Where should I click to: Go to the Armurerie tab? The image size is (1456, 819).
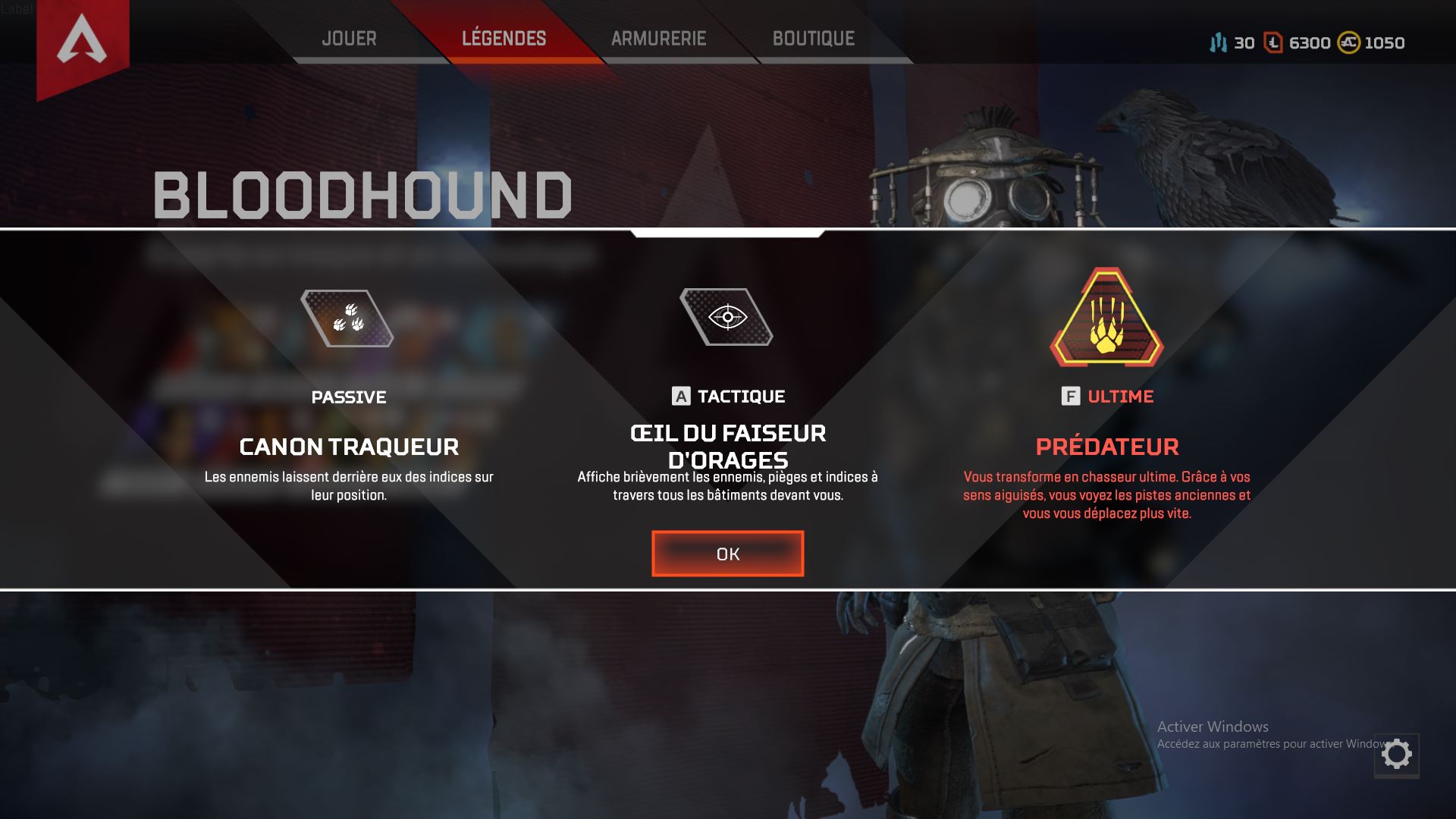point(658,39)
